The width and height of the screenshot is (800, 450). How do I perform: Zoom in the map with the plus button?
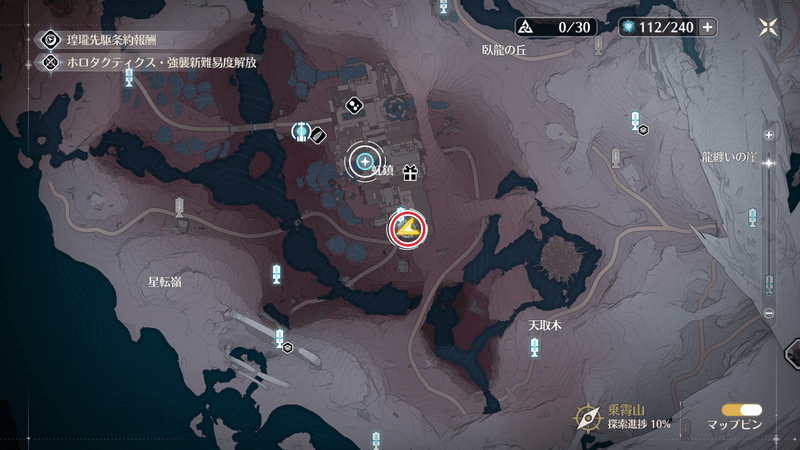(768, 134)
